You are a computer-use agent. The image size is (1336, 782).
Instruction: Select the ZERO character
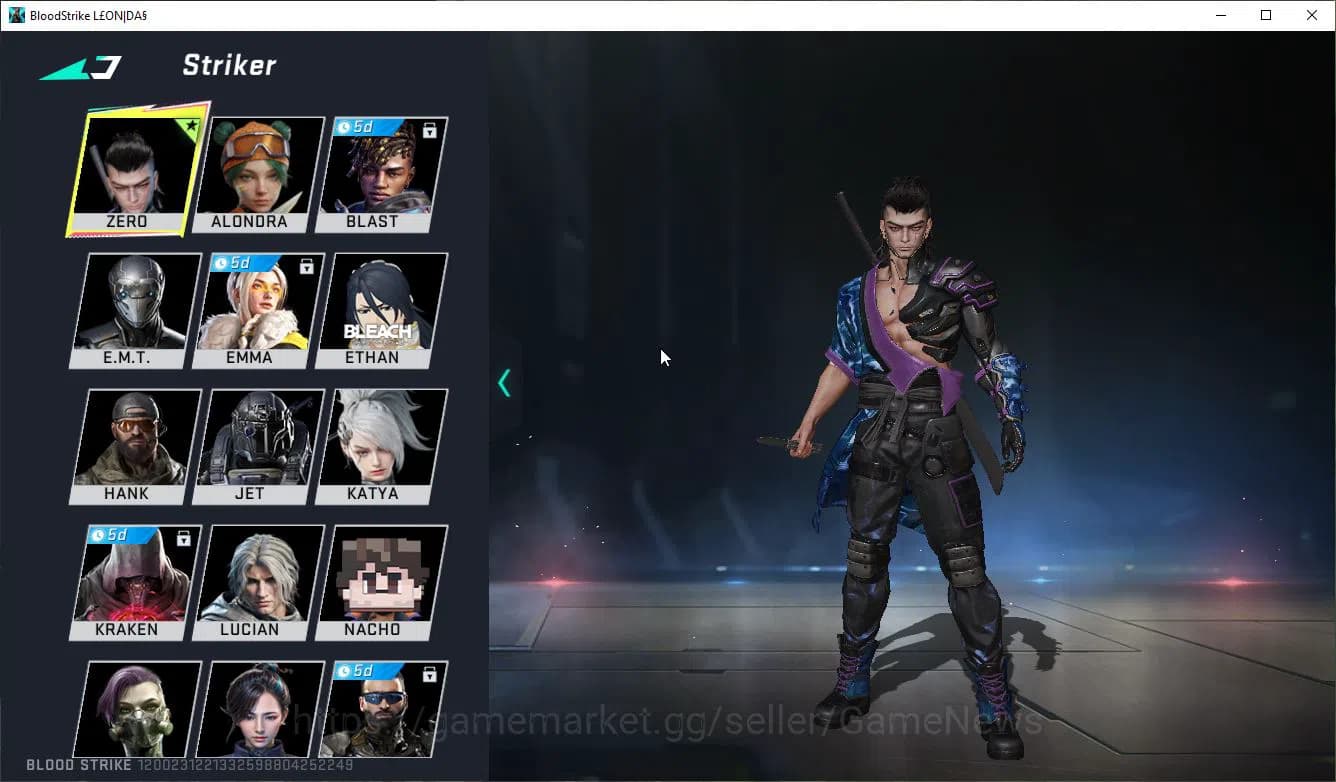(x=128, y=168)
